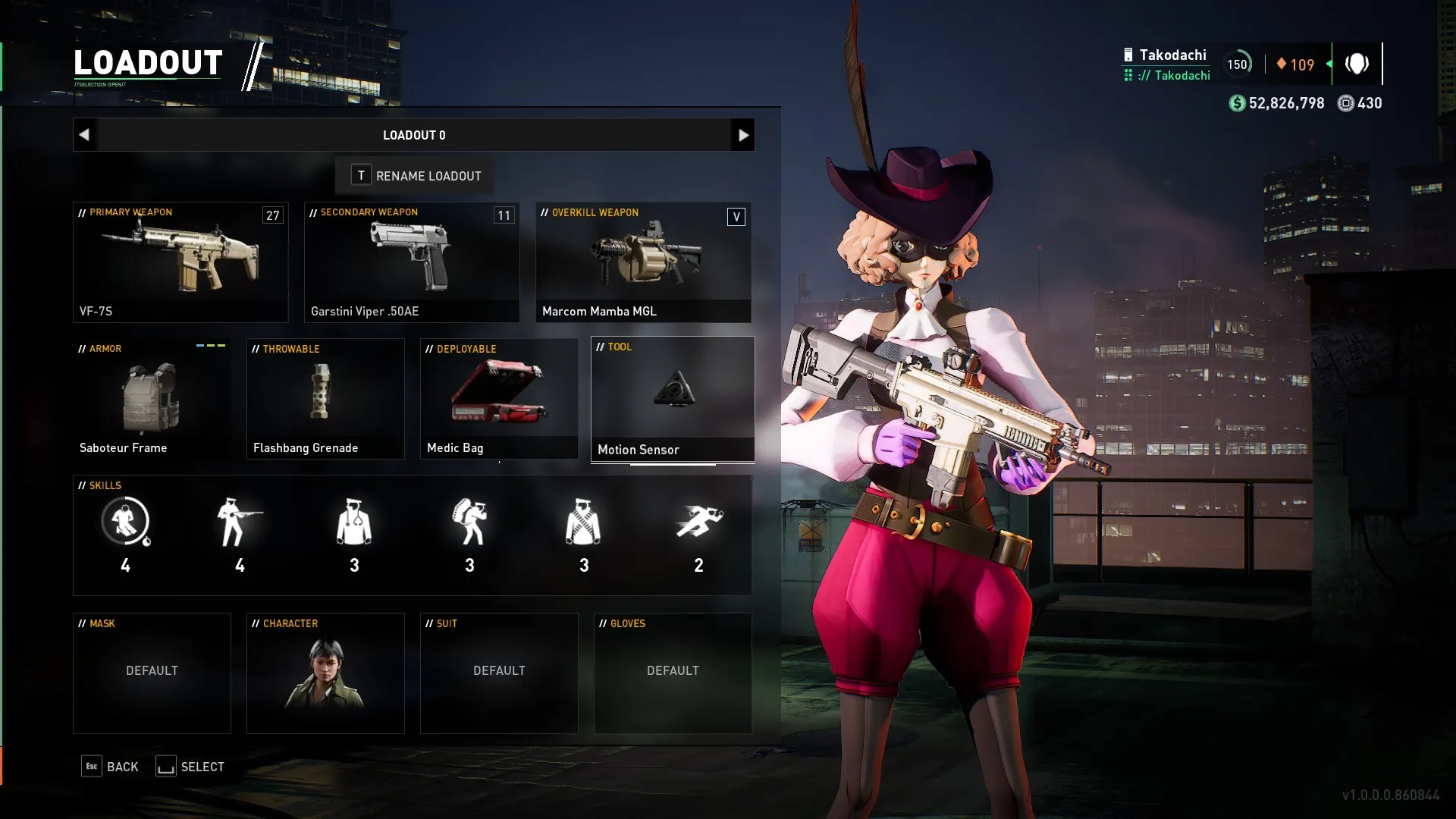
Task: Select the running figure skill icon
Action: tap(698, 522)
